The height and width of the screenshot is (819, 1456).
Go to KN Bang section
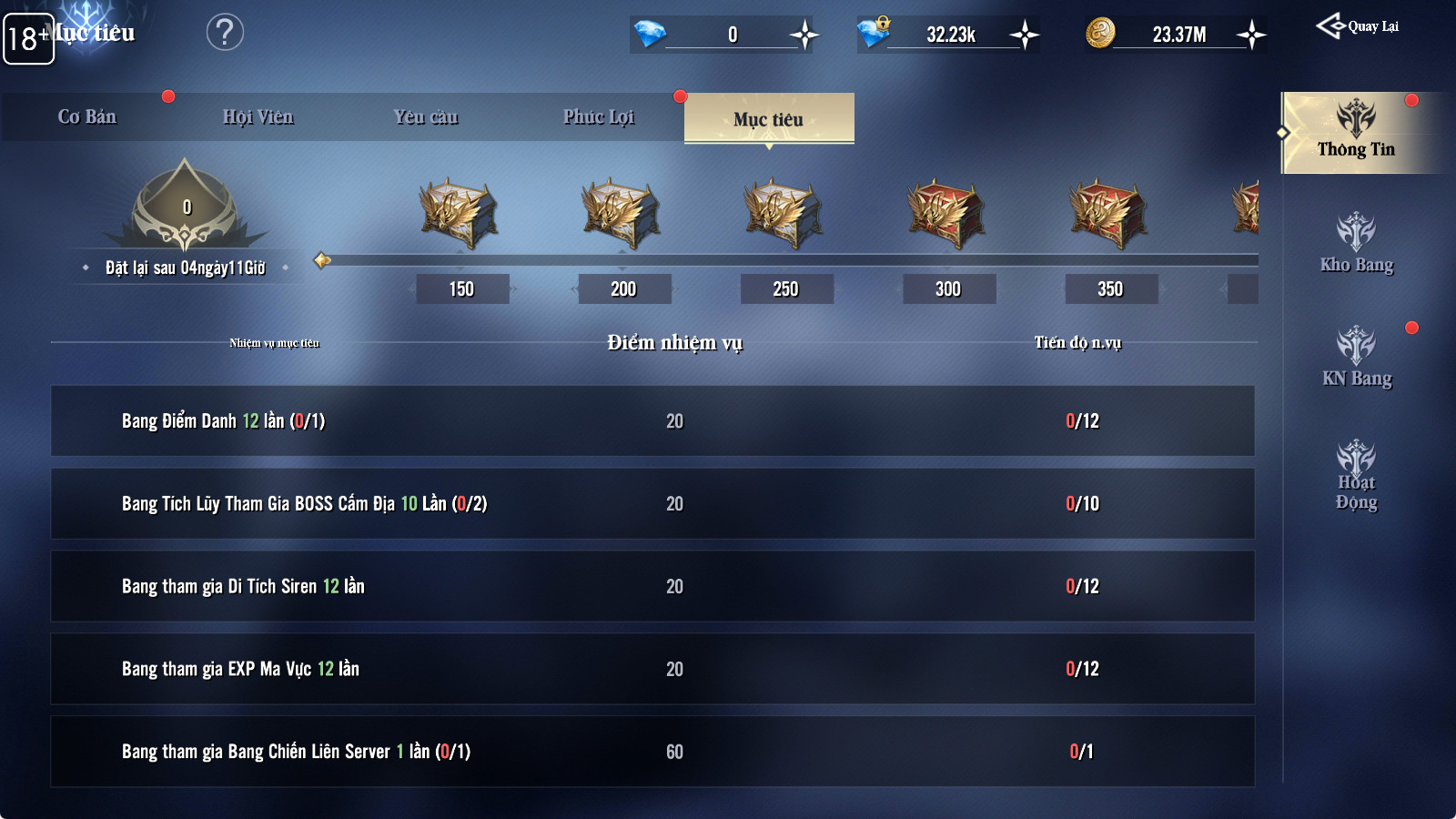[x=1356, y=358]
